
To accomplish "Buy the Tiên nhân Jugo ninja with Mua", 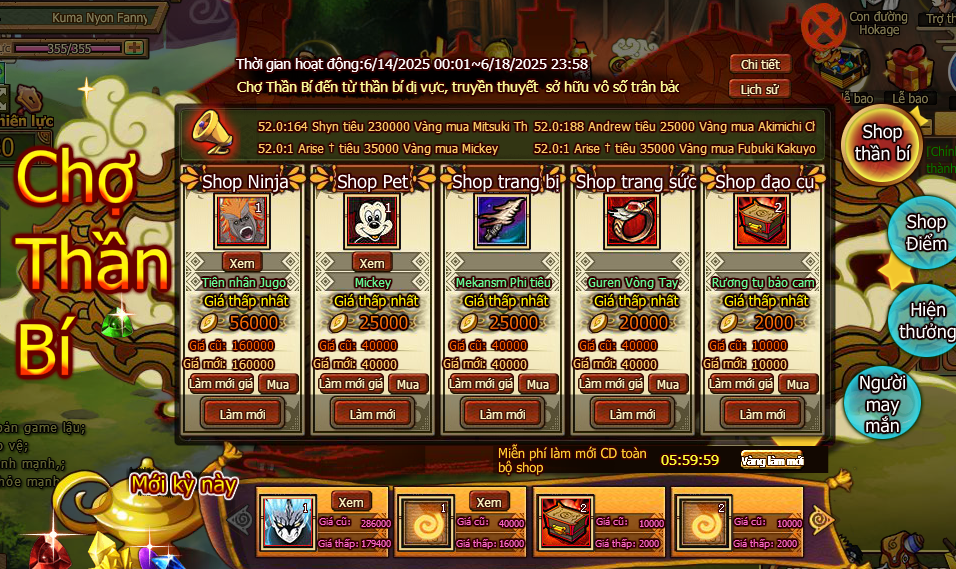I will (278, 384).
